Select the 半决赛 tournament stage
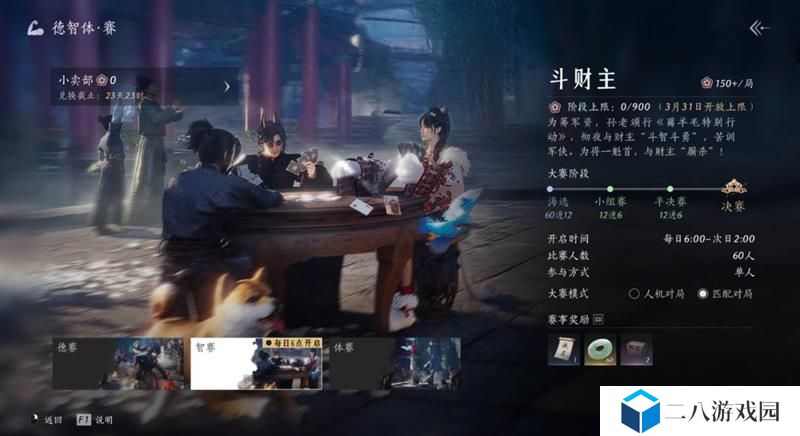 [668, 204]
